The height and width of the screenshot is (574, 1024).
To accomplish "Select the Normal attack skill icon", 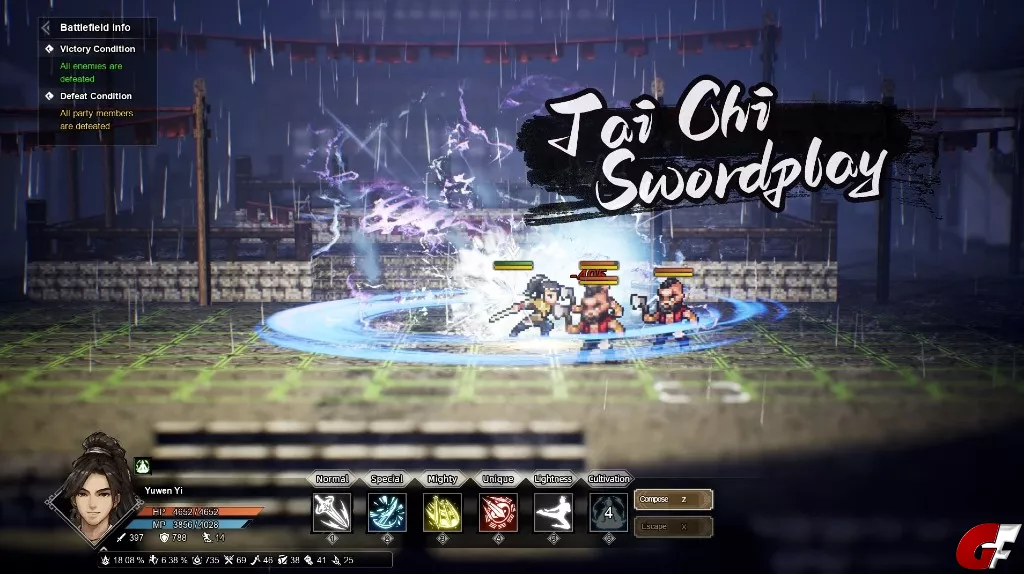I will click(331, 513).
